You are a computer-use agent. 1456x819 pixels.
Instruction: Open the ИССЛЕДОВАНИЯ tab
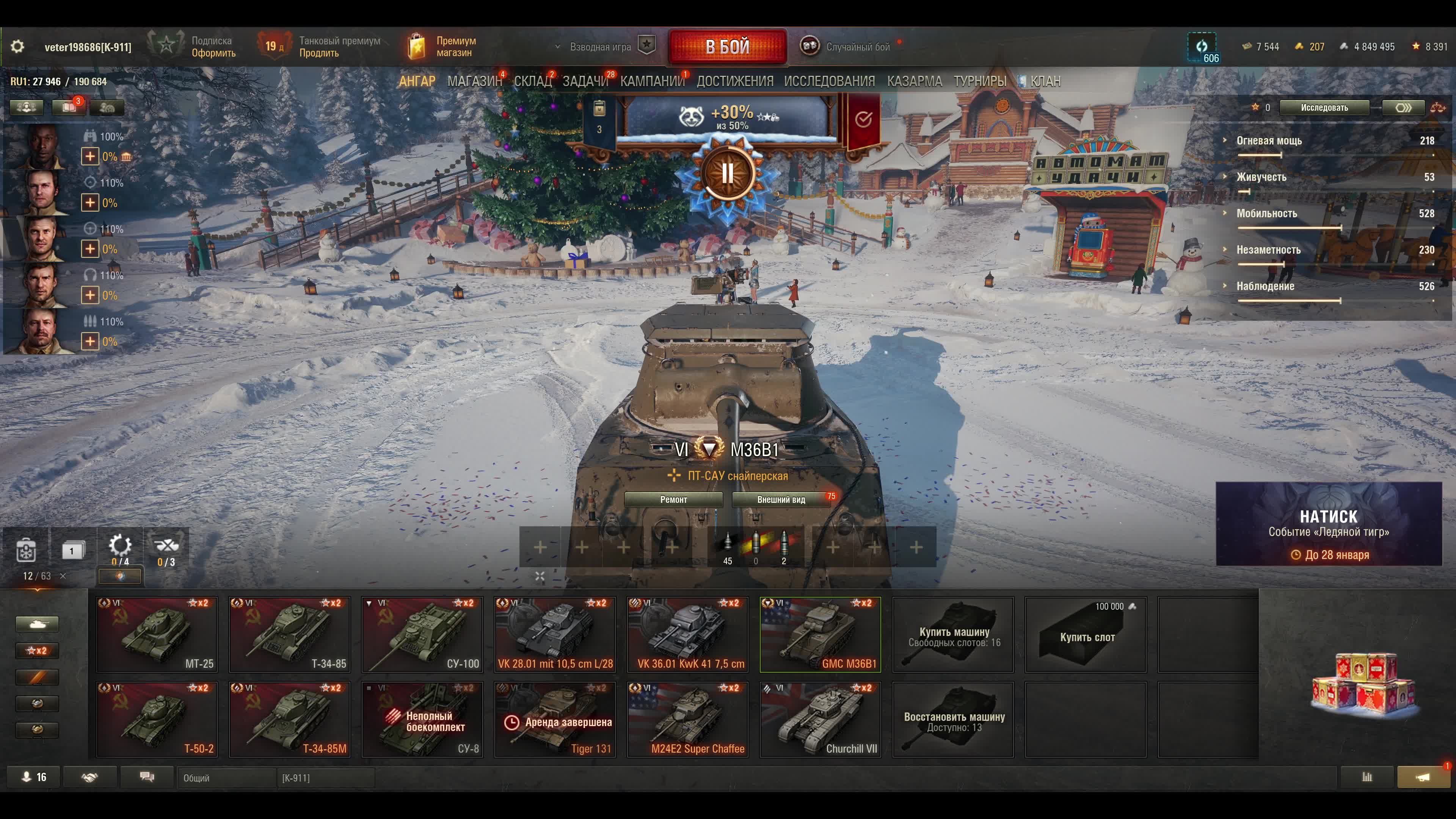click(828, 82)
